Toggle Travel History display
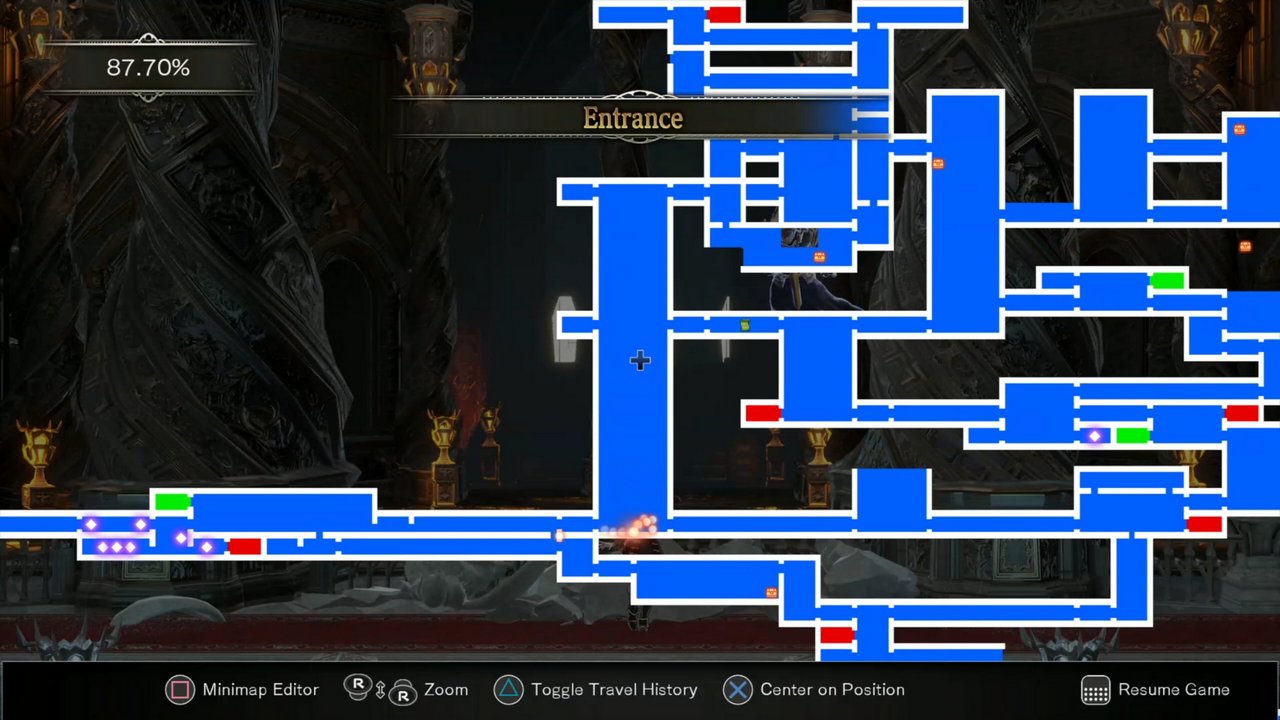The image size is (1280, 720). point(614,690)
